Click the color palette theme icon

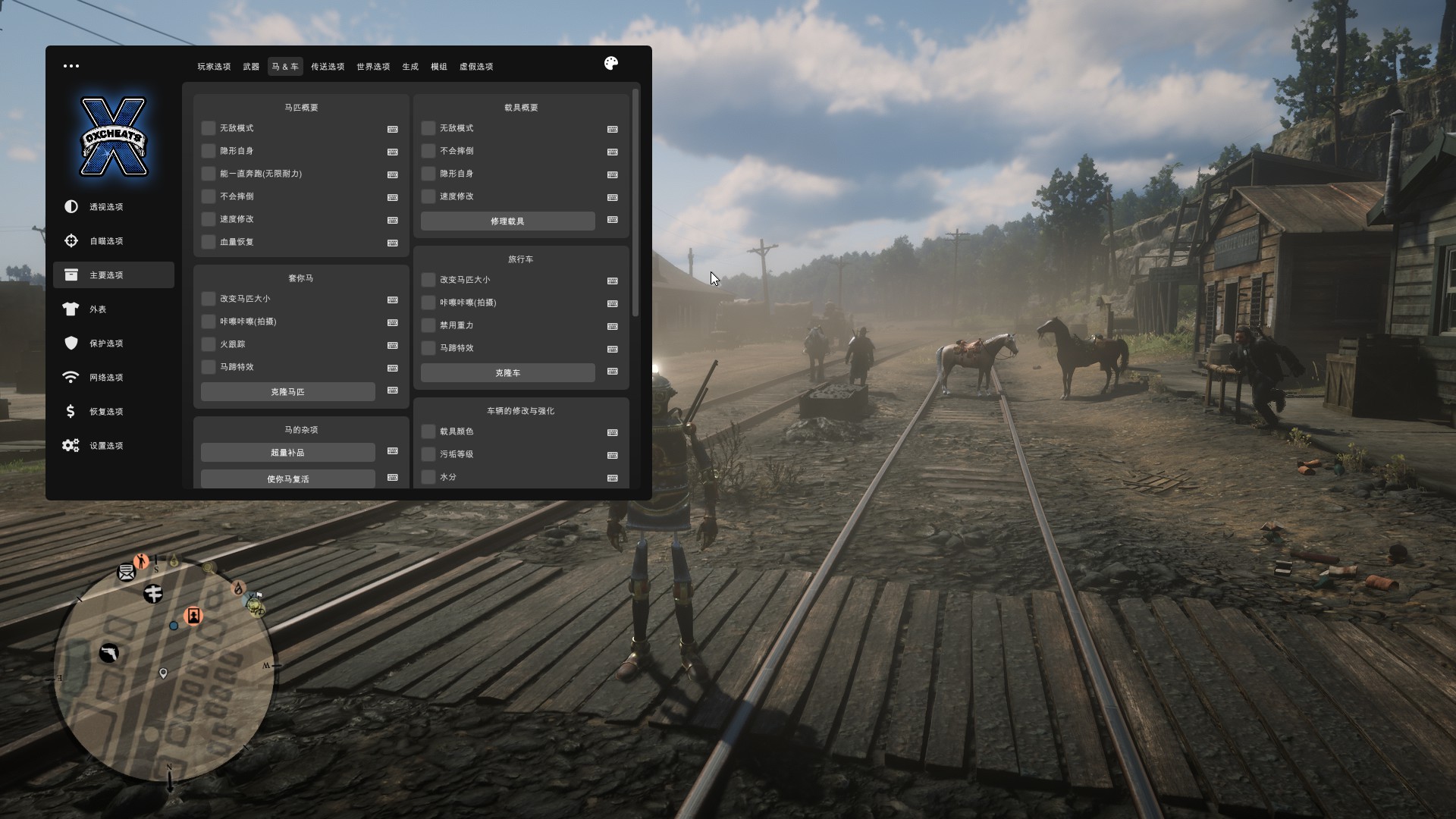tap(611, 64)
